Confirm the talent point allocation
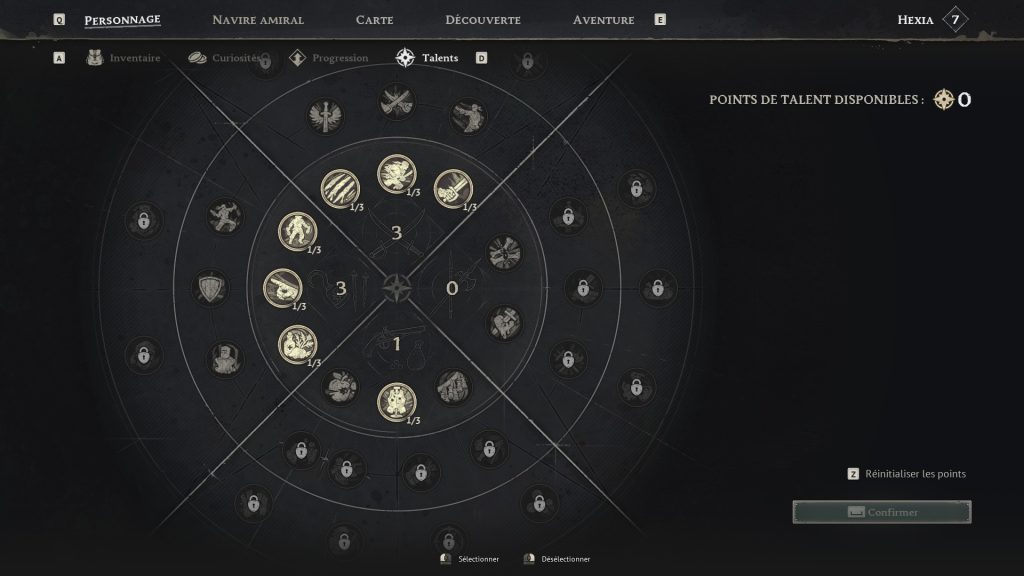Viewport: 1024px width, 576px height. [x=881, y=512]
